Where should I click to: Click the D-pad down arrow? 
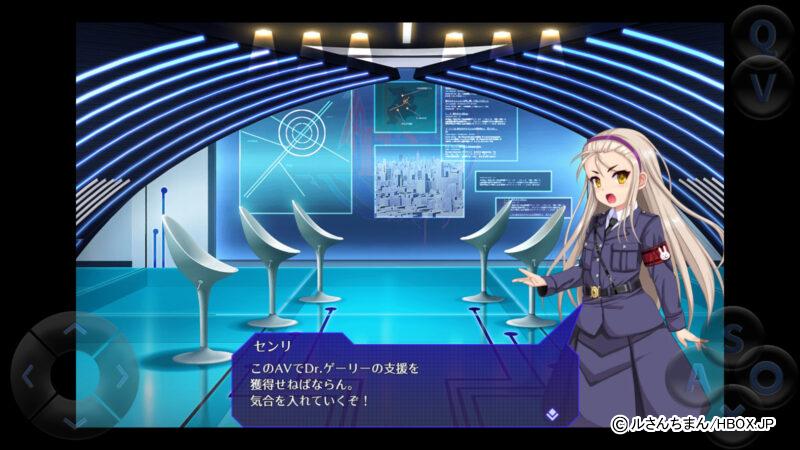74,422
